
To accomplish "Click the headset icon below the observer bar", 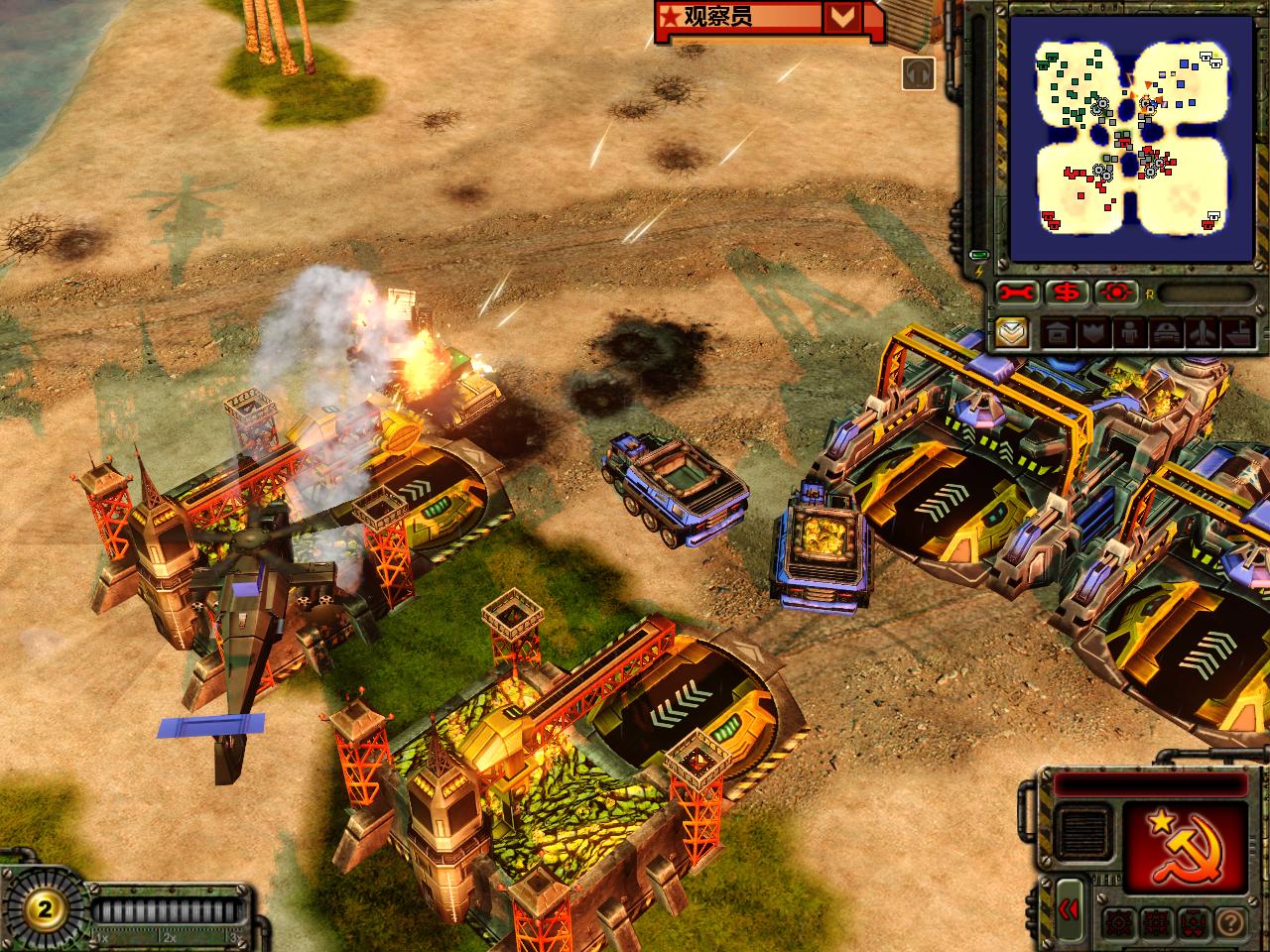I will tap(919, 73).
